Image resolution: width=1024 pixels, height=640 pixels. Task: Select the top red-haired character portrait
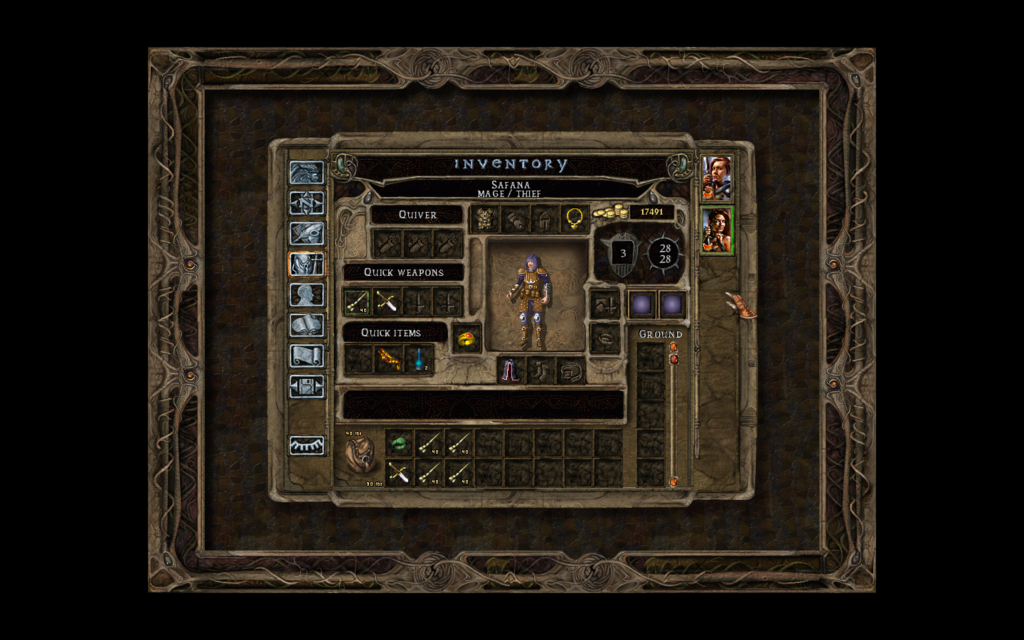[x=717, y=177]
